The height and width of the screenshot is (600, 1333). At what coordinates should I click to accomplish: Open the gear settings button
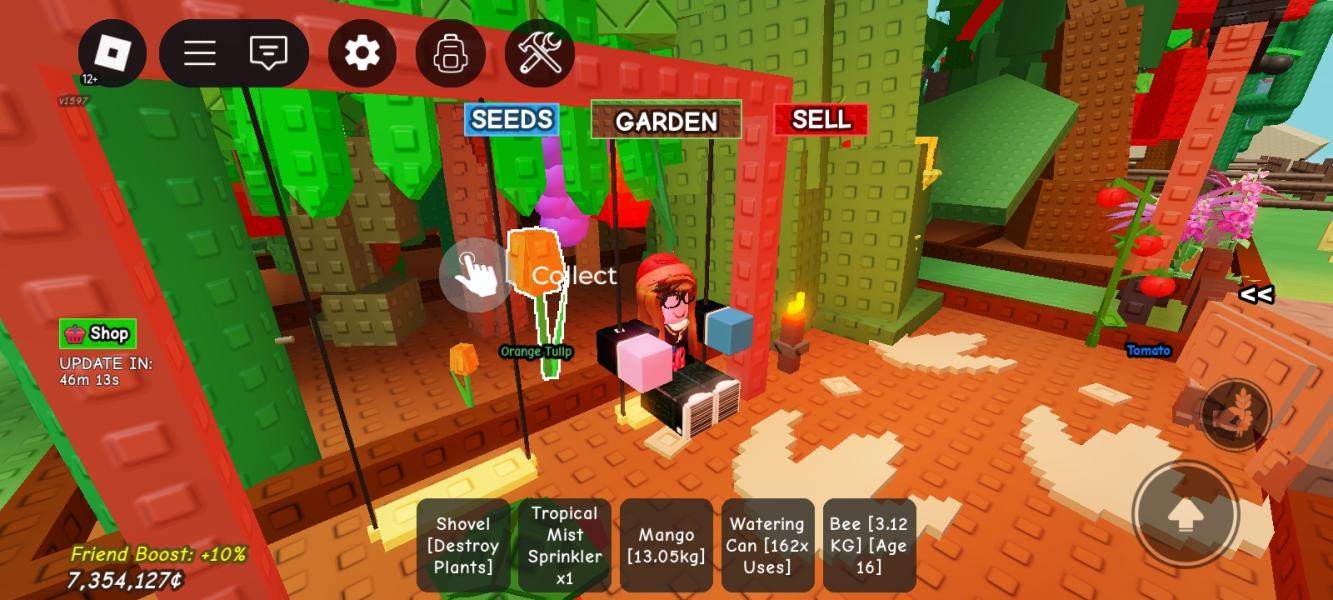362,53
